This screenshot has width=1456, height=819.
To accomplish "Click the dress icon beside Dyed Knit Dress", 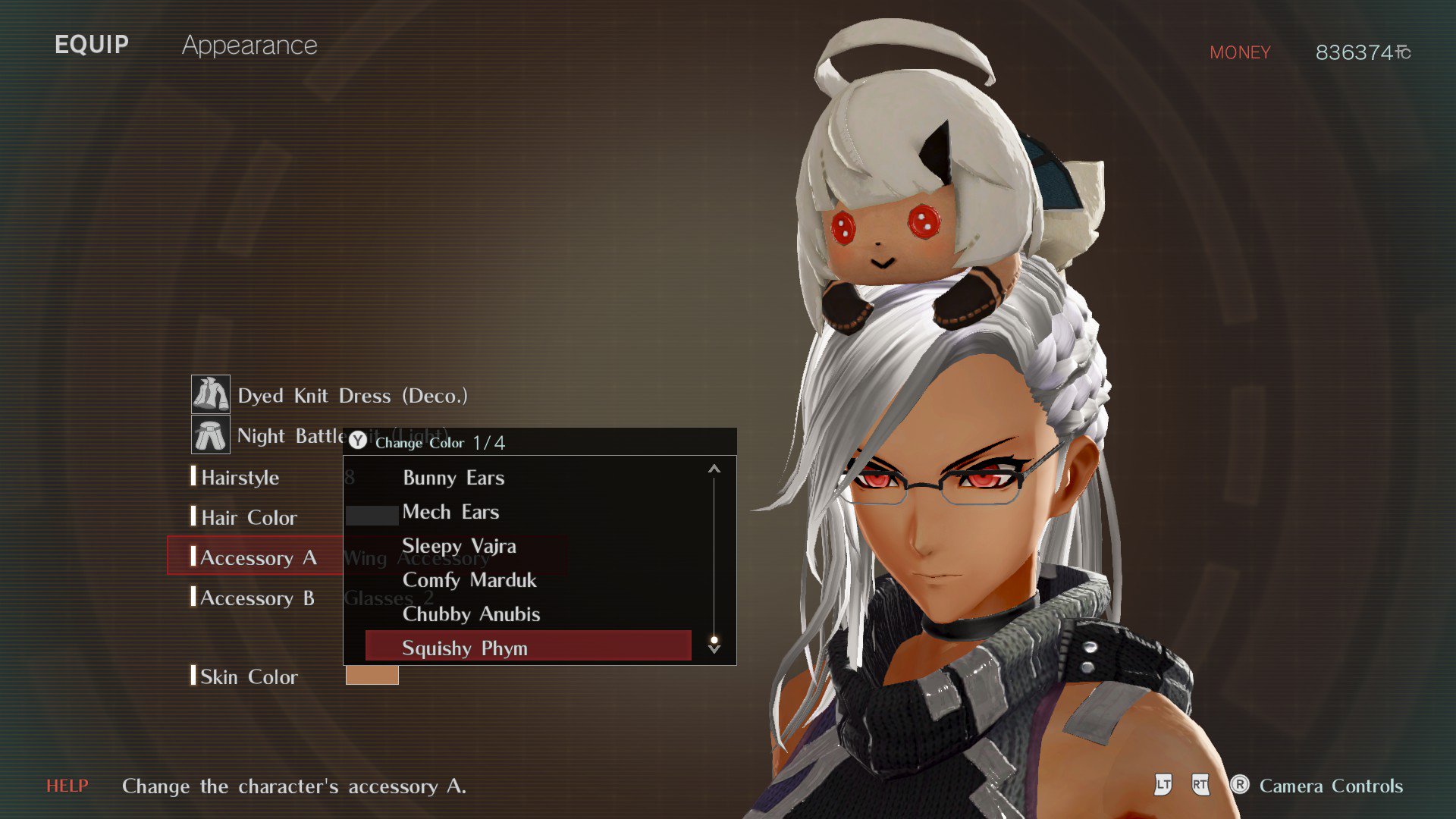I will pyautogui.click(x=211, y=395).
